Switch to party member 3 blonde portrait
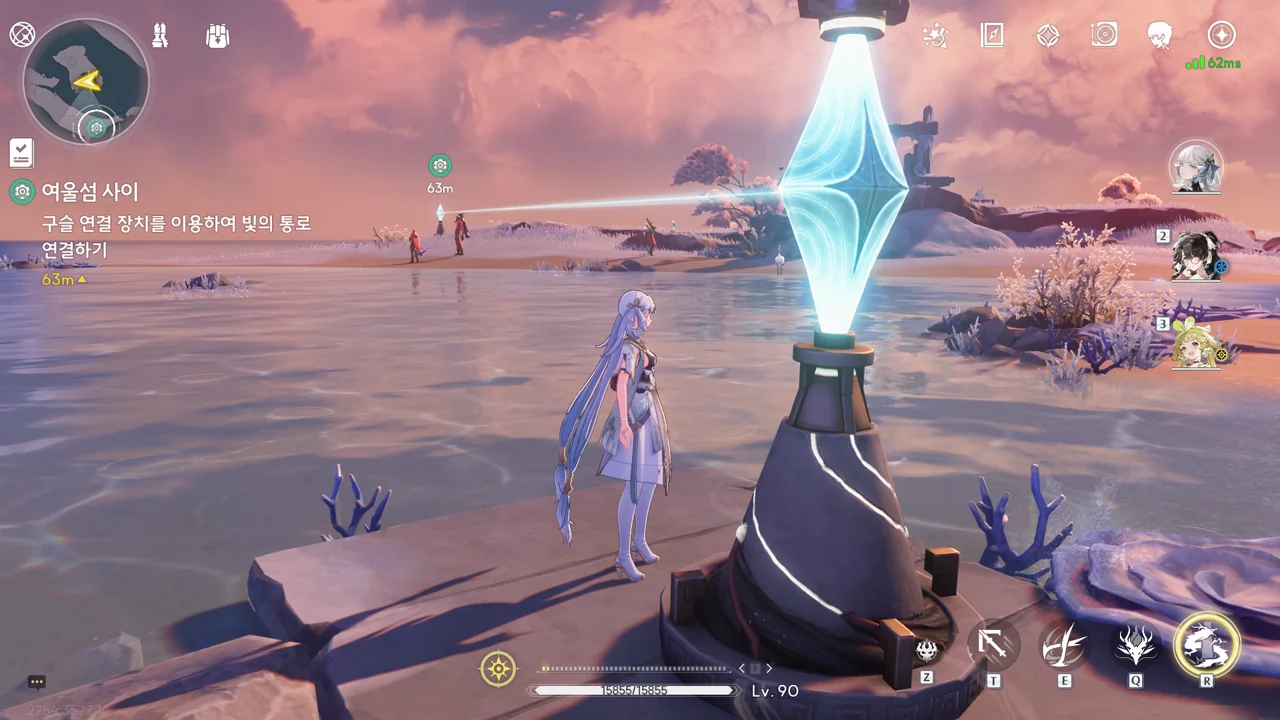This screenshot has width=1280, height=720. [1198, 343]
